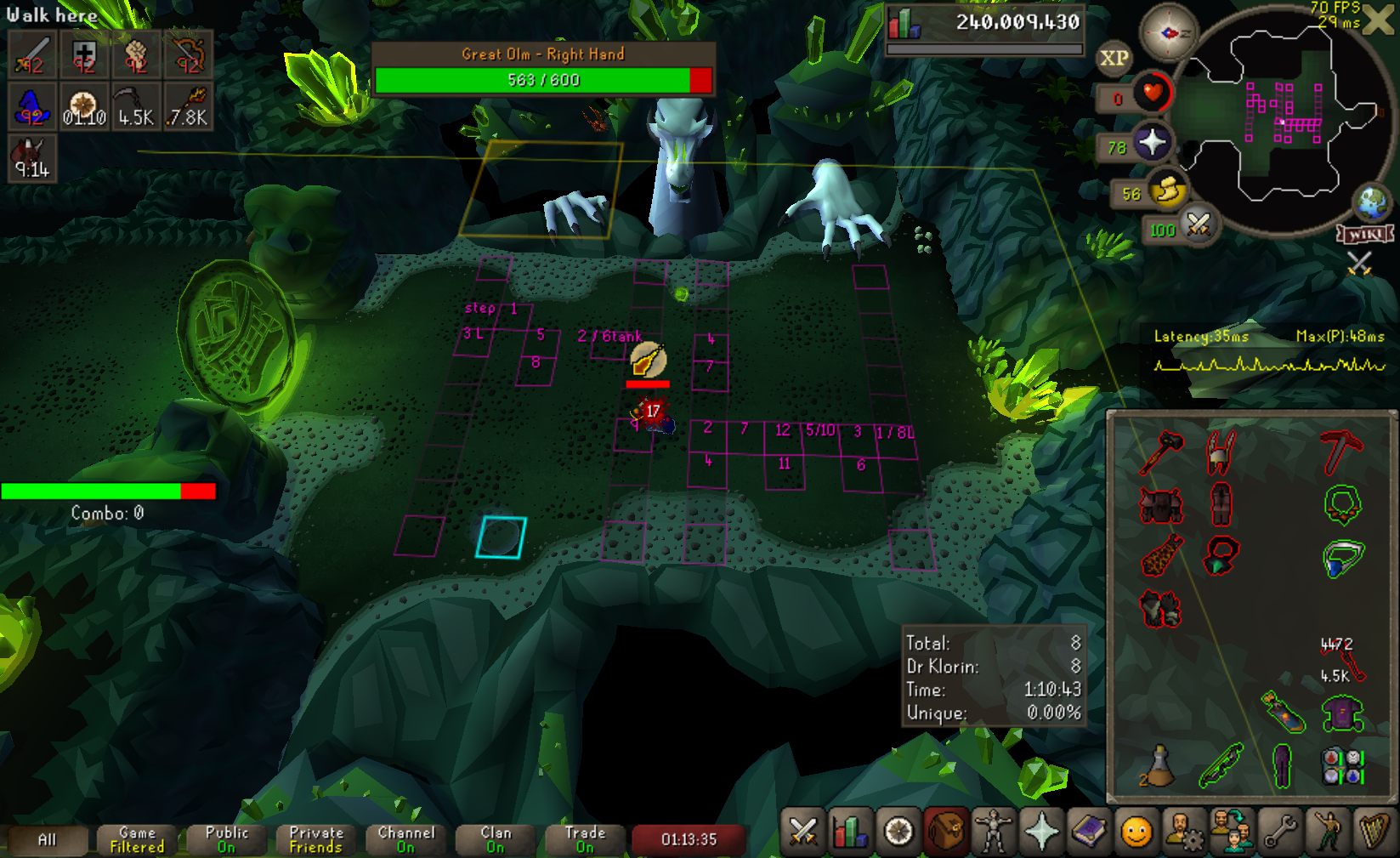Toggle run with the boot orb

click(1168, 190)
